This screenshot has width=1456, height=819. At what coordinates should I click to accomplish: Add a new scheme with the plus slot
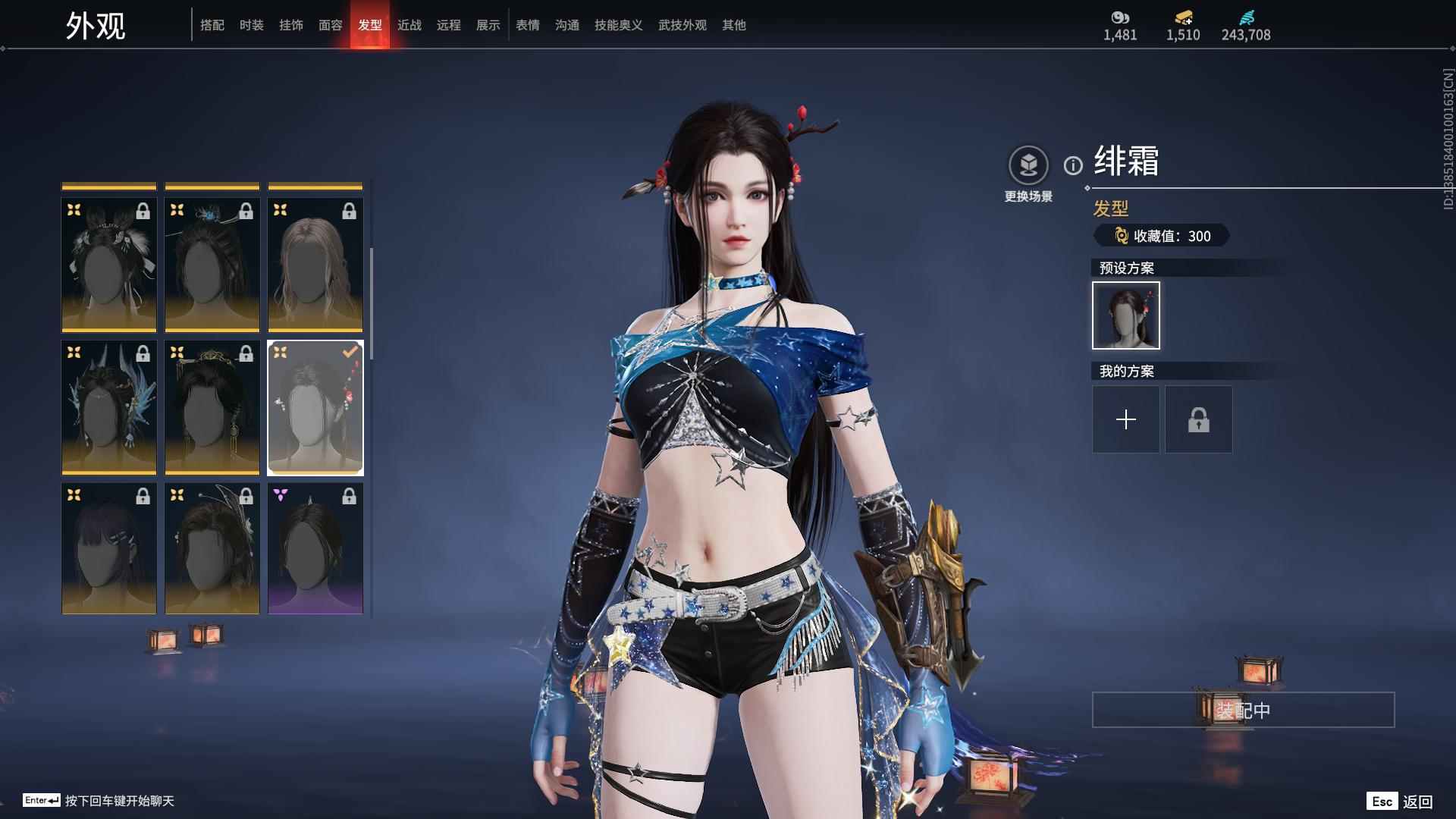(1126, 419)
